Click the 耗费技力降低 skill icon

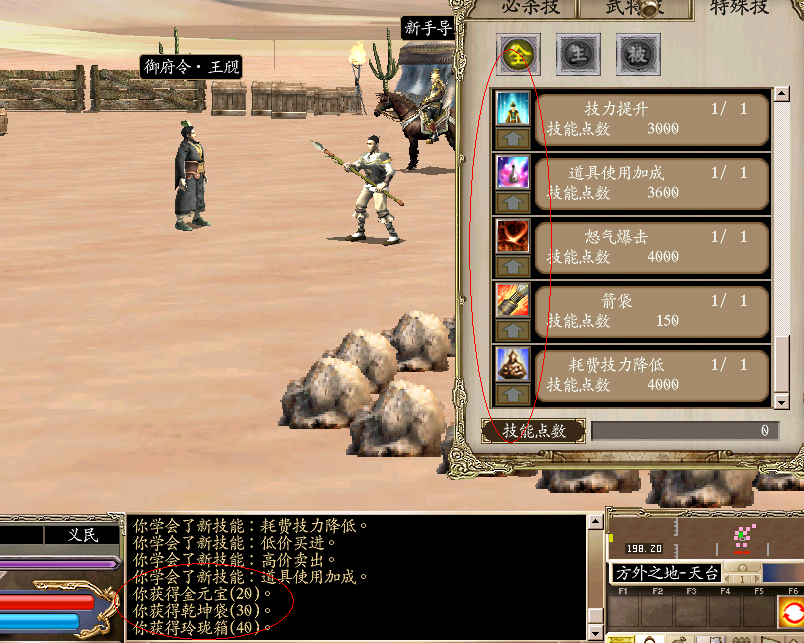coord(514,363)
